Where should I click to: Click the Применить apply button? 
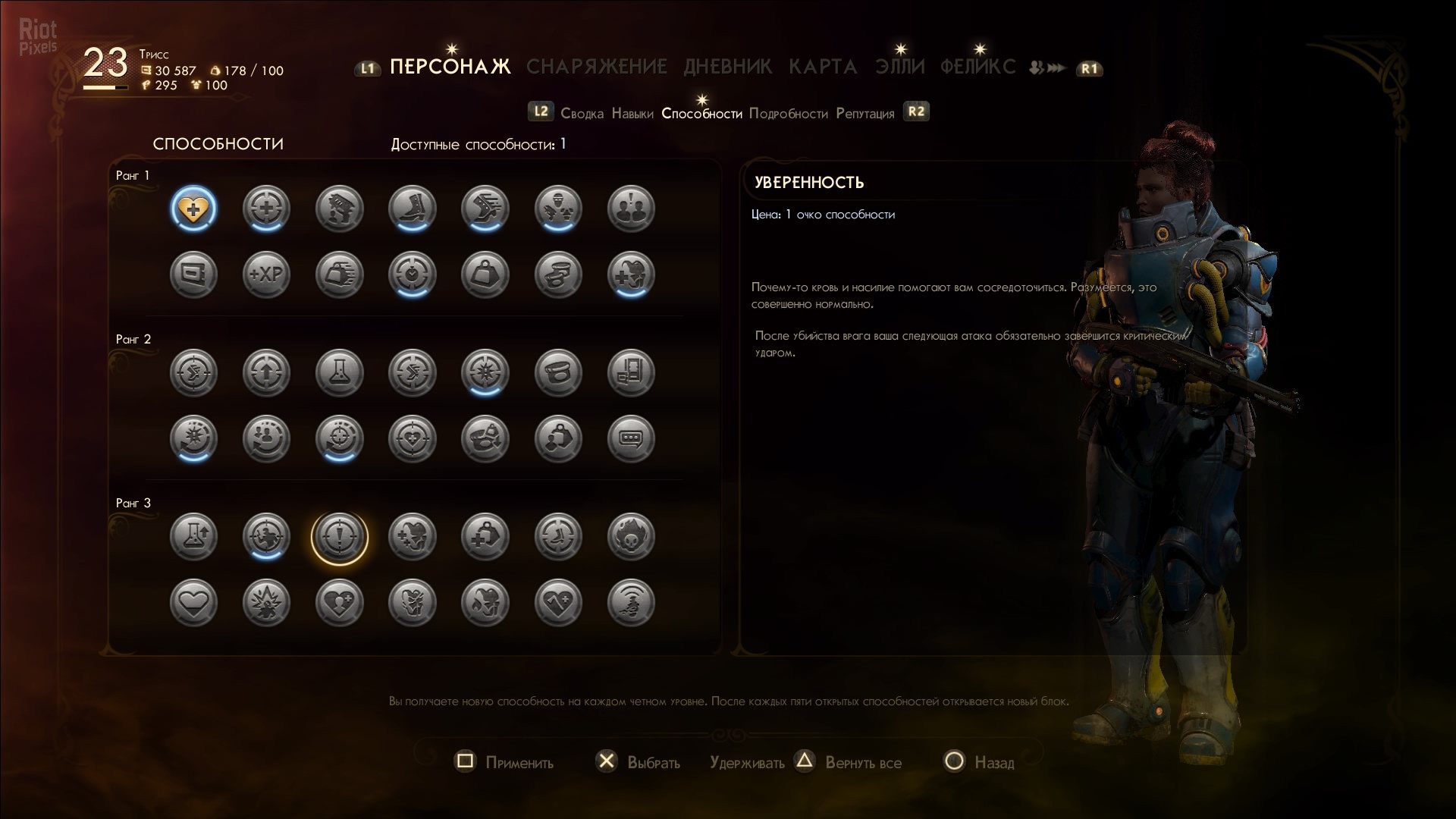click(x=504, y=762)
